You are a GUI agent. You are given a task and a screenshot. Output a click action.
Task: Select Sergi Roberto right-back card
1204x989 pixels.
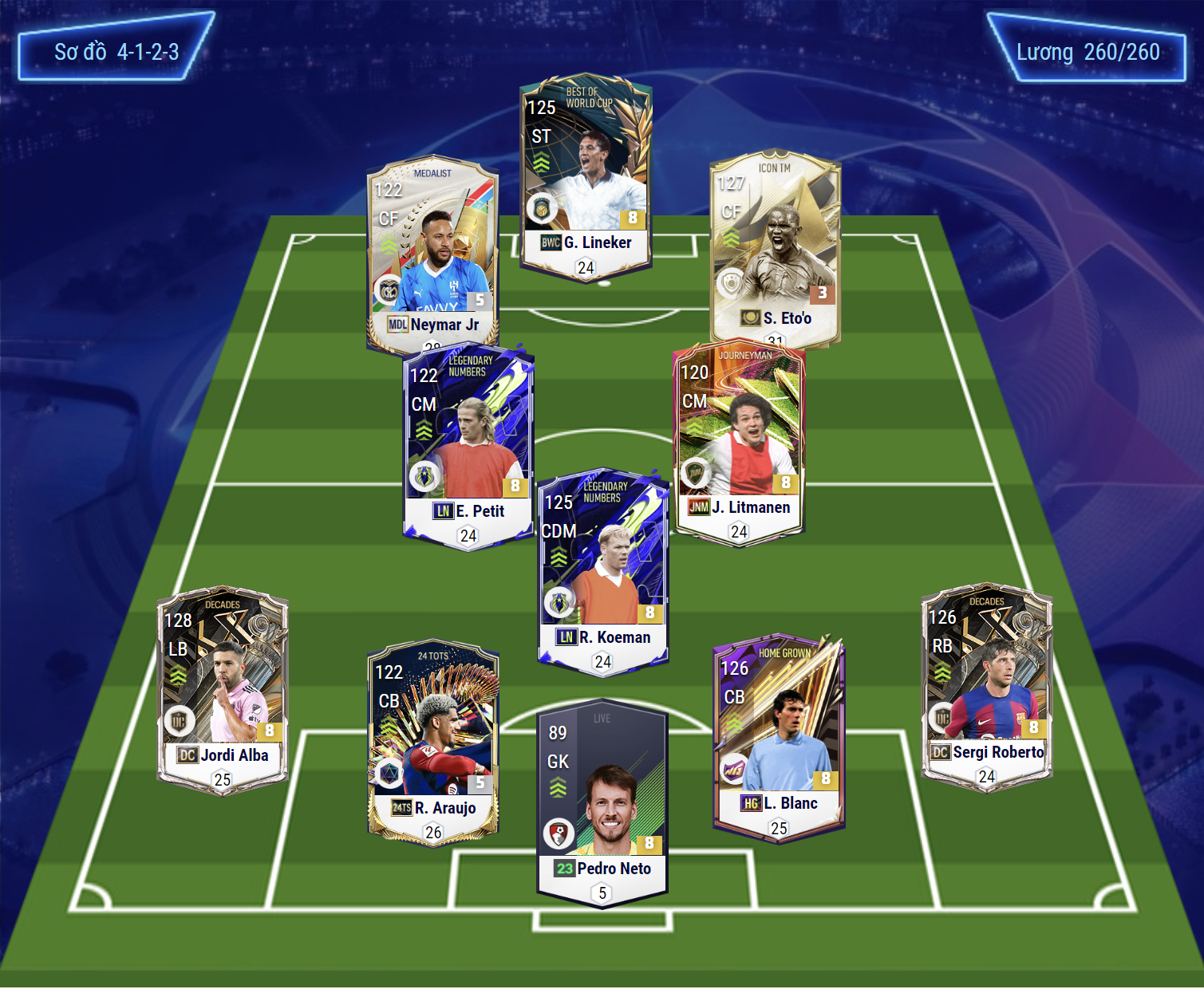986,688
